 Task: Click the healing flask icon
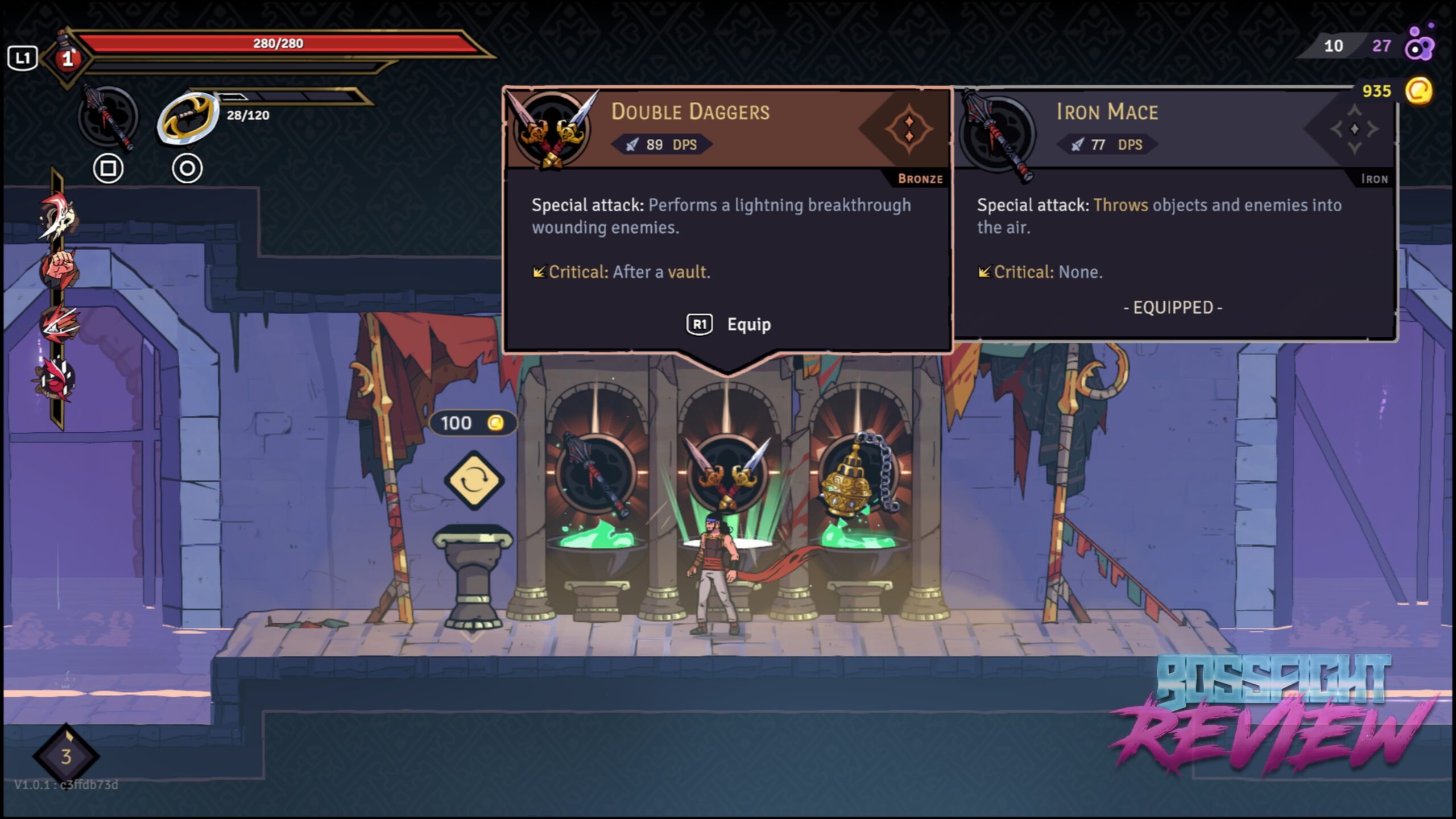click(x=67, y=57)
